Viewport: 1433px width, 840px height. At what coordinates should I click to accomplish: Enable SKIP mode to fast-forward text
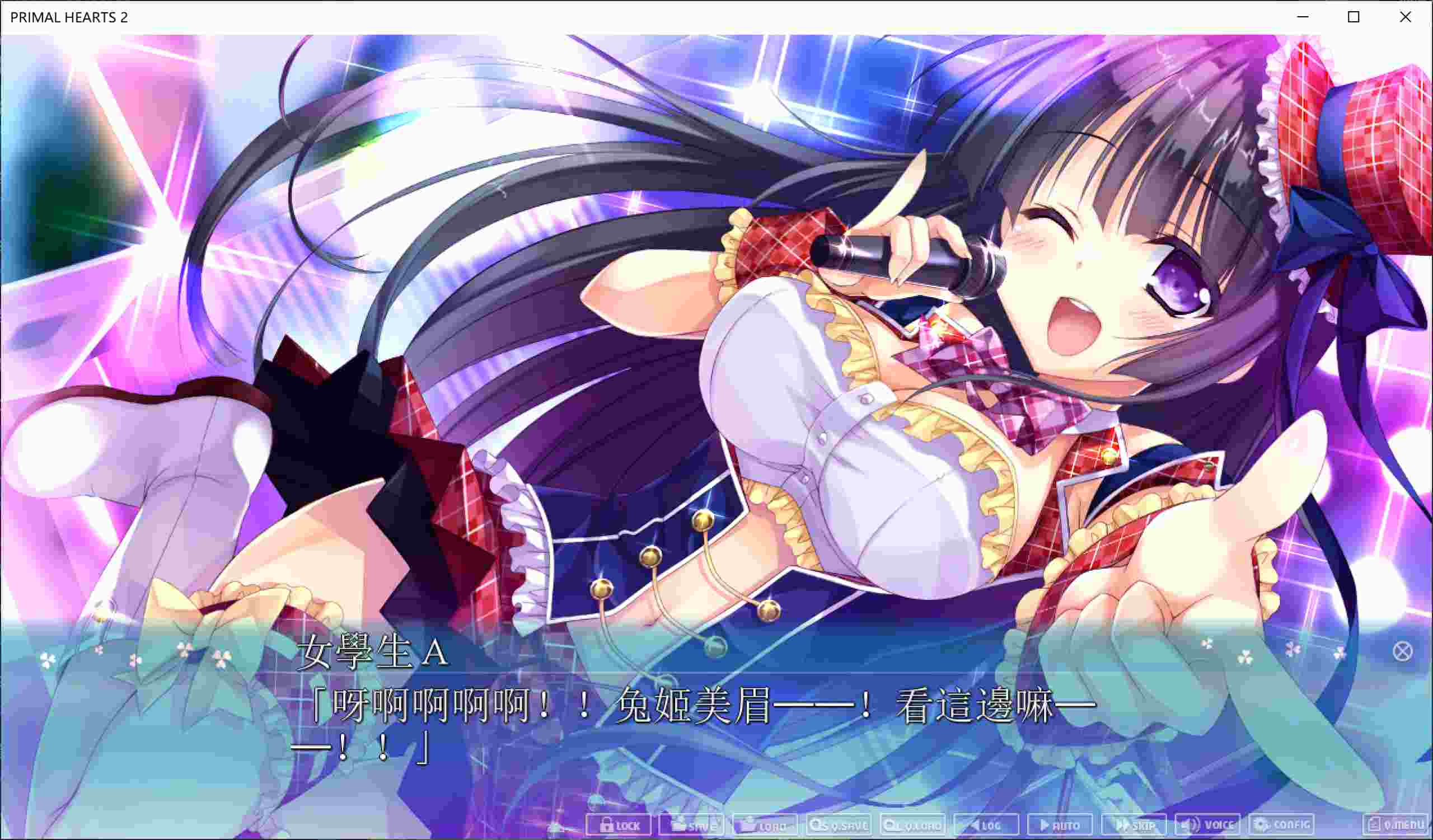point(1135,826)
